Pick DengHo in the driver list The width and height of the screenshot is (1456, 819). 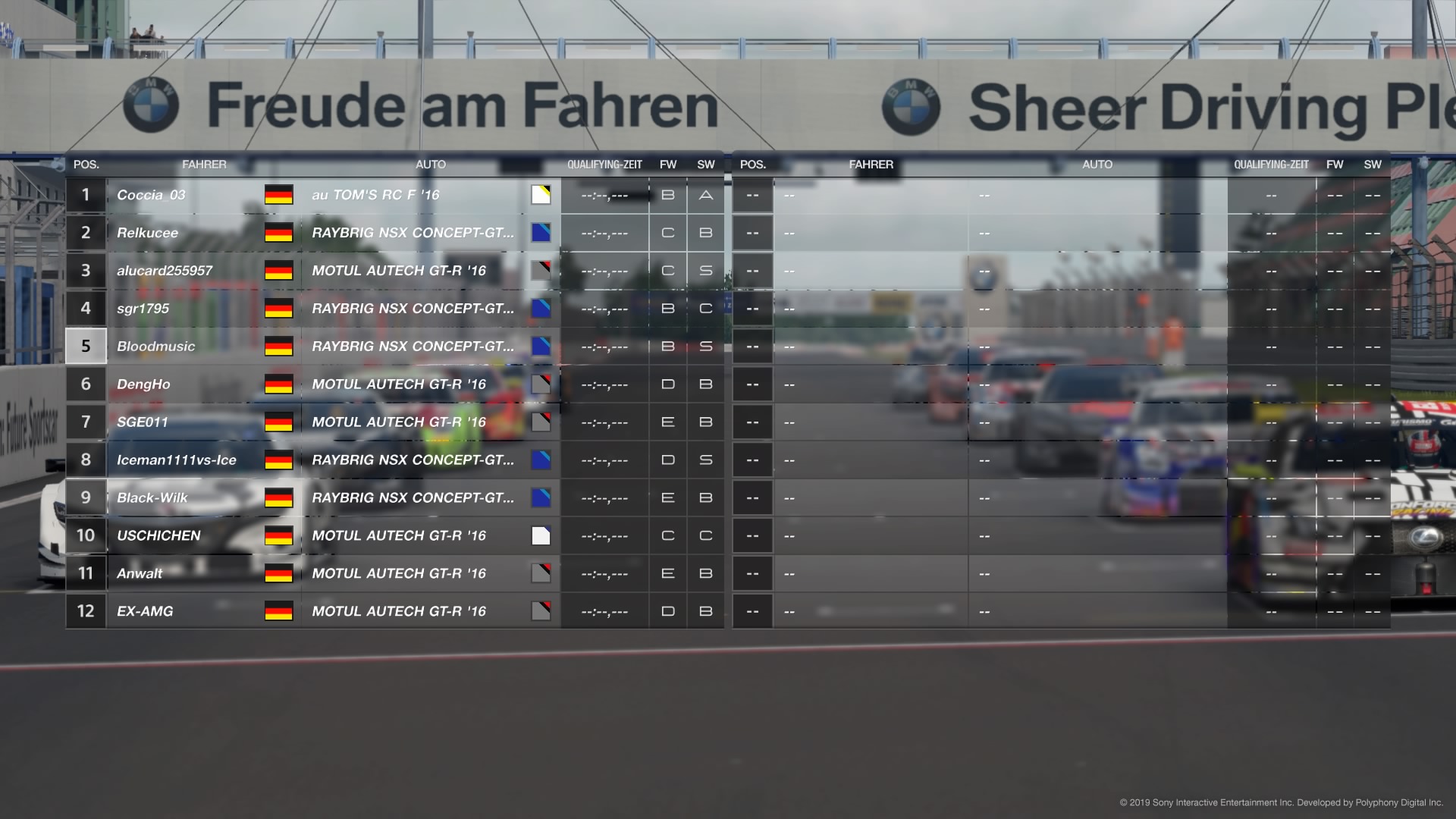coord(143,384)
